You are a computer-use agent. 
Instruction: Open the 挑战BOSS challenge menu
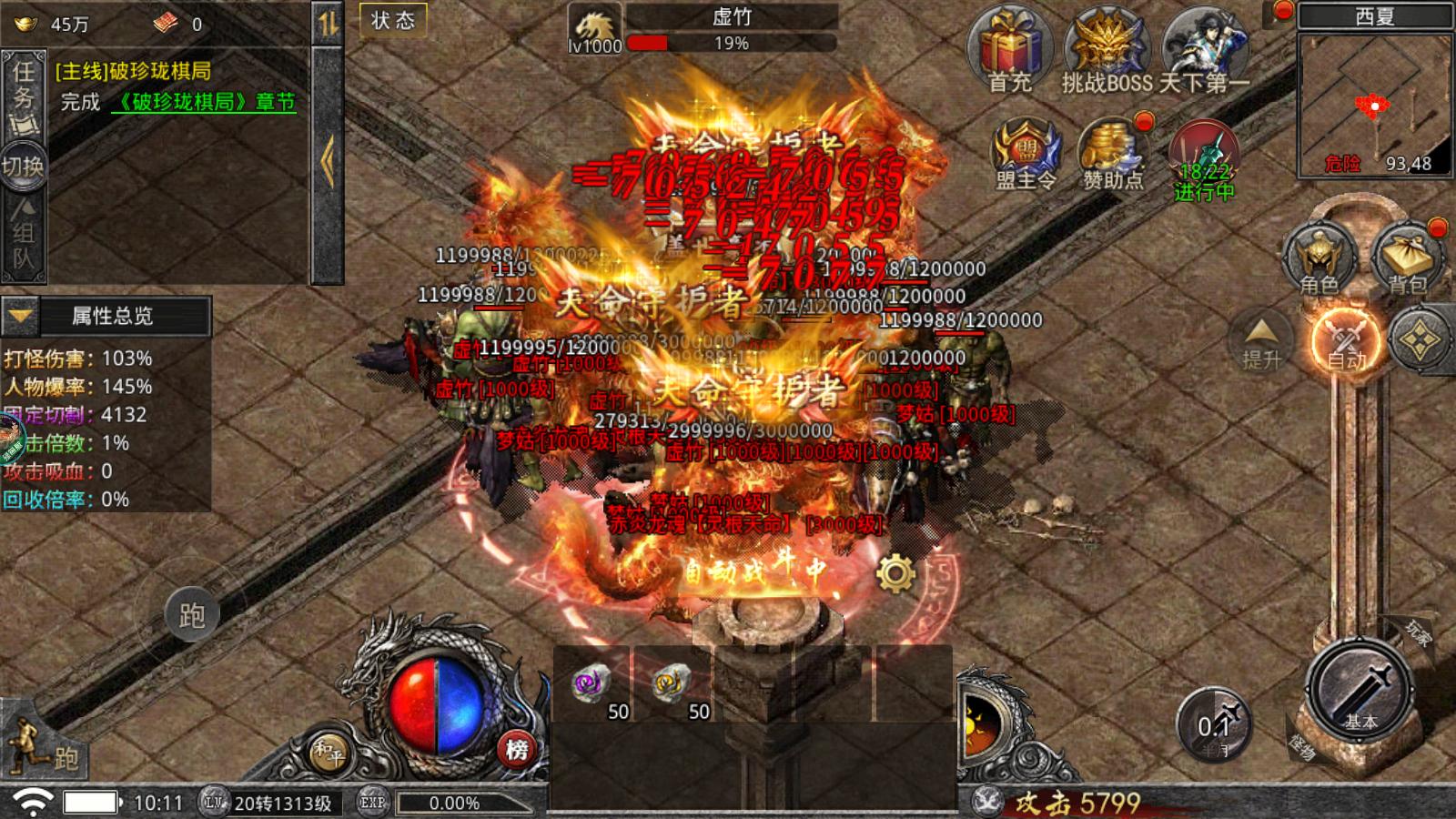(x=1107, y=50)
